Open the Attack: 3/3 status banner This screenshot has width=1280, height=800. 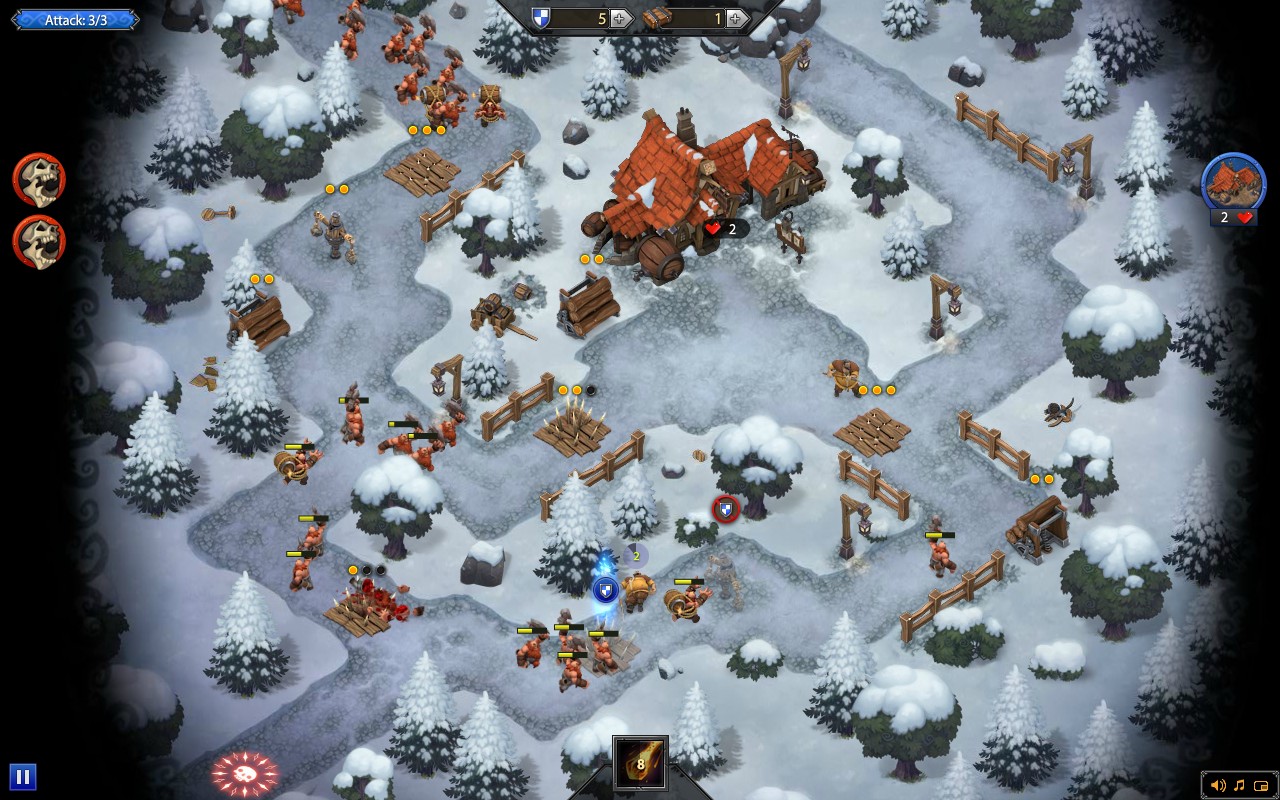coord(75,18)
